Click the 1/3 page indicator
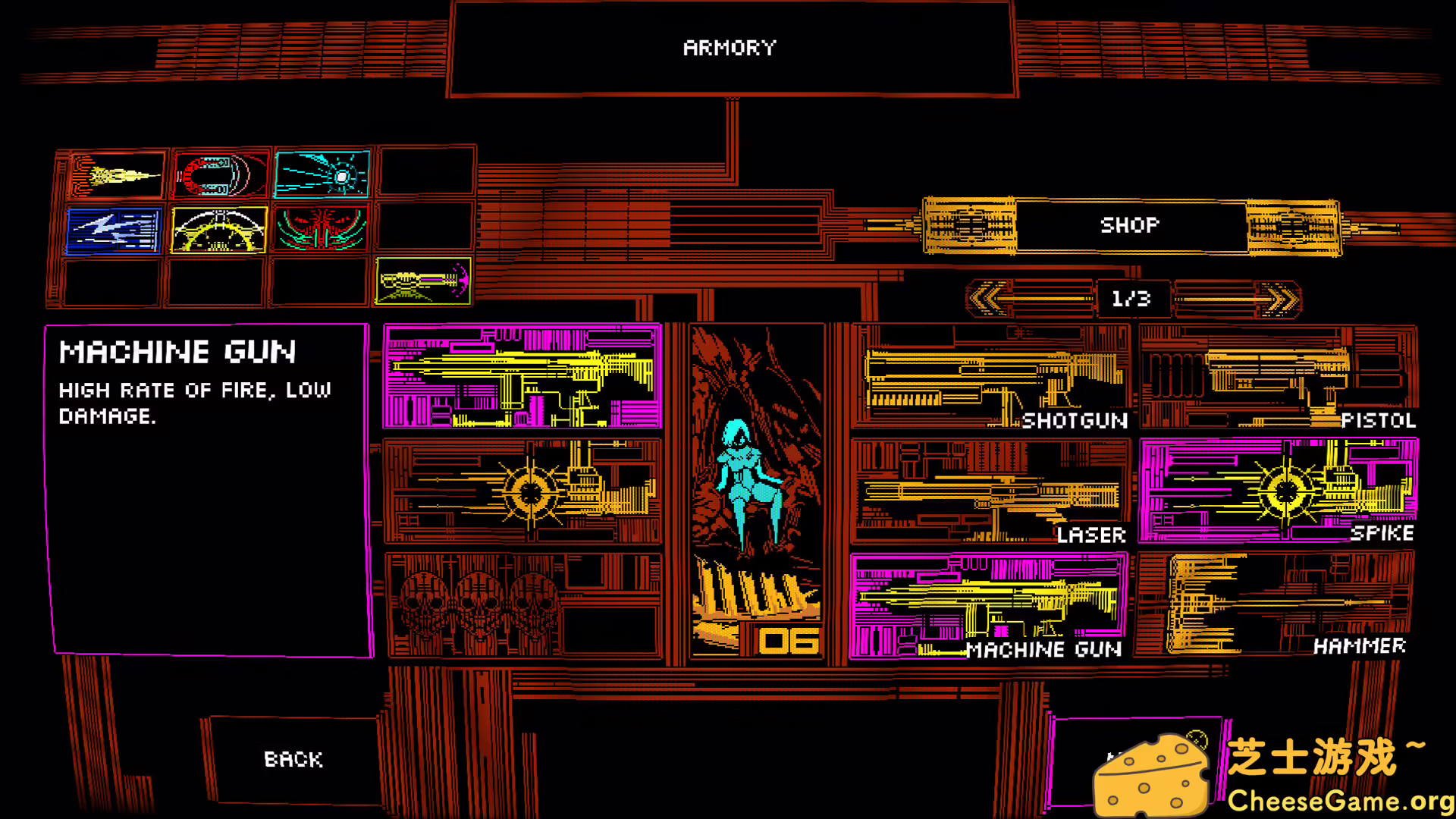Viewport: 1456px width, 819px height. (x=1131, y=299)
